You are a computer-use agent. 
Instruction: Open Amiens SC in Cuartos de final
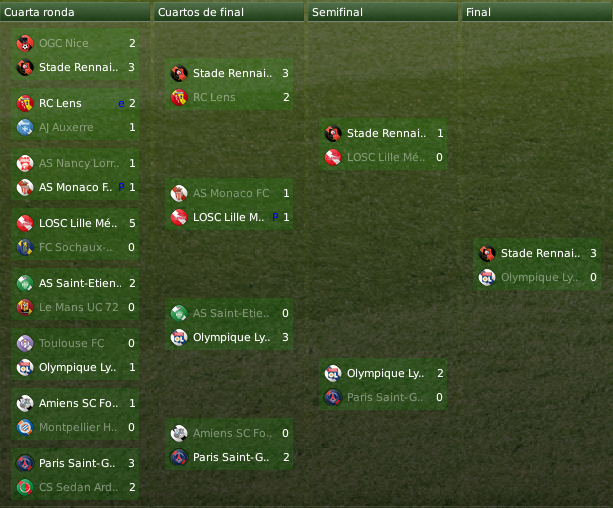[231, 433]
